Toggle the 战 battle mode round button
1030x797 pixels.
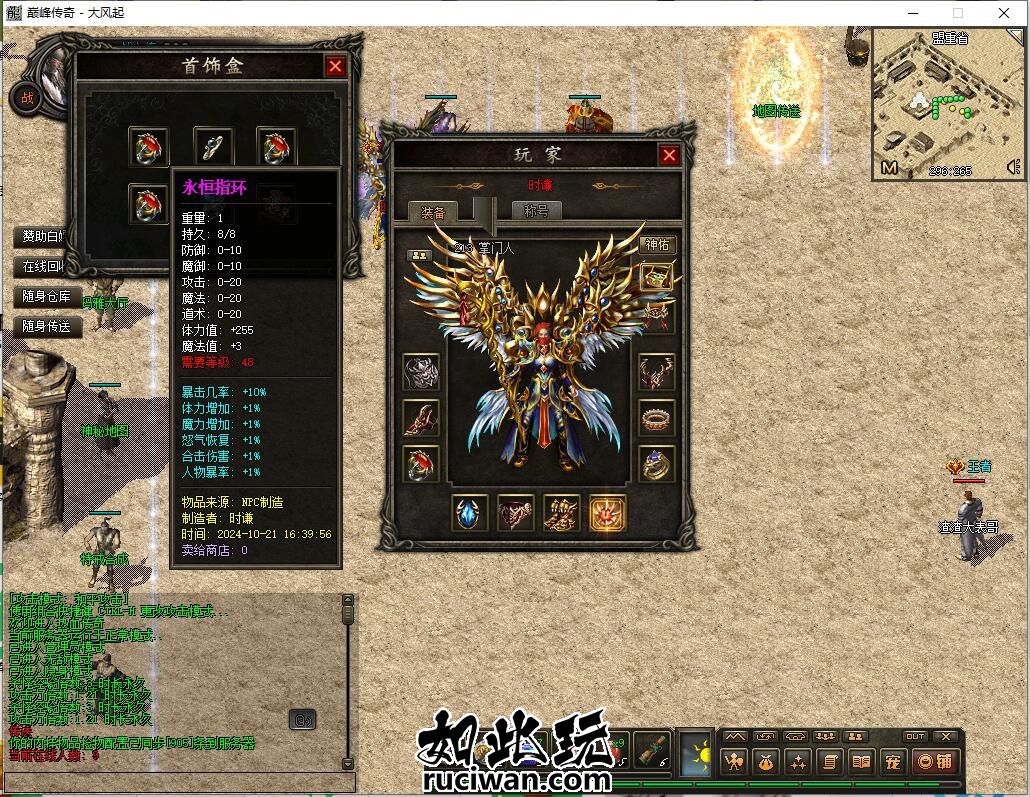26,97
